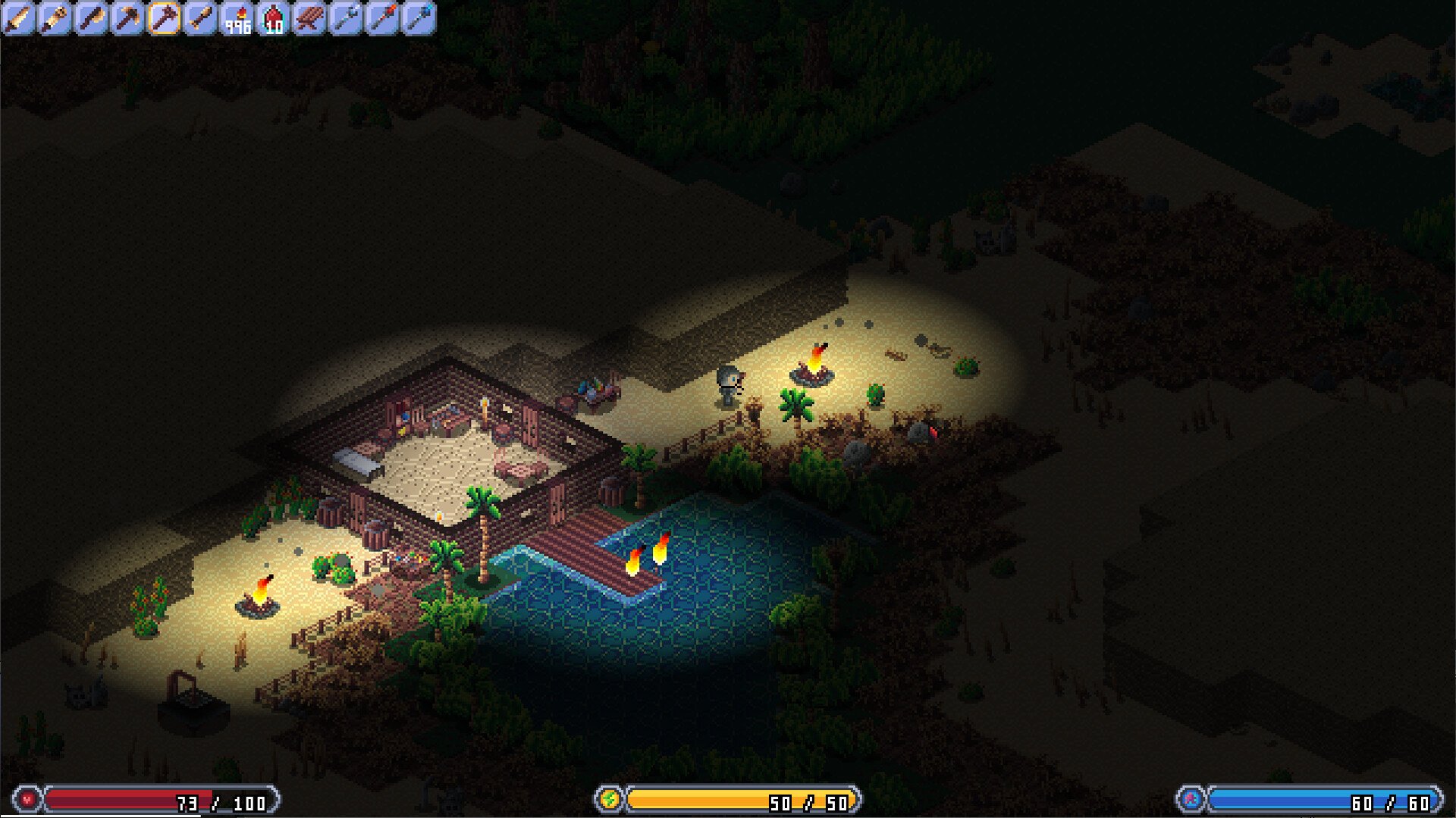Select the sword in the hotbar
The height and width of the screenshot is (818, 1456).
(x=18, y=18)
